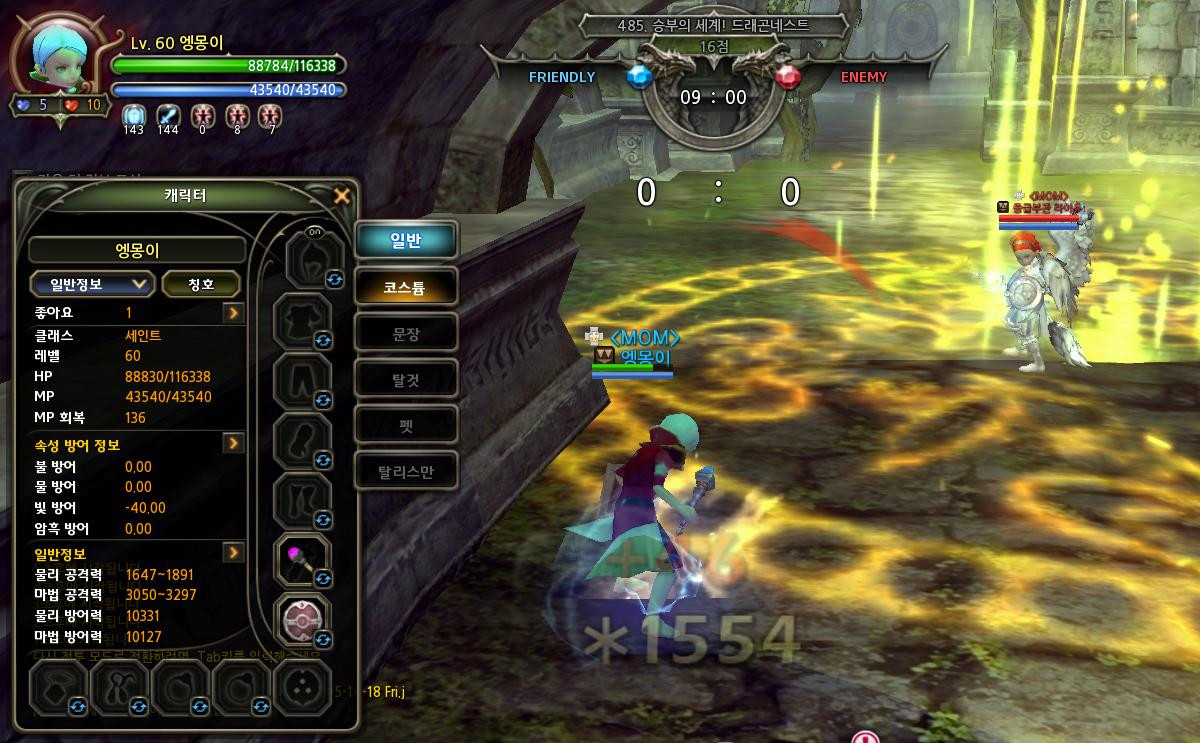This screenshot has width=1200, height=743.
Task: Close the character window
Action: tap(342, 196)
